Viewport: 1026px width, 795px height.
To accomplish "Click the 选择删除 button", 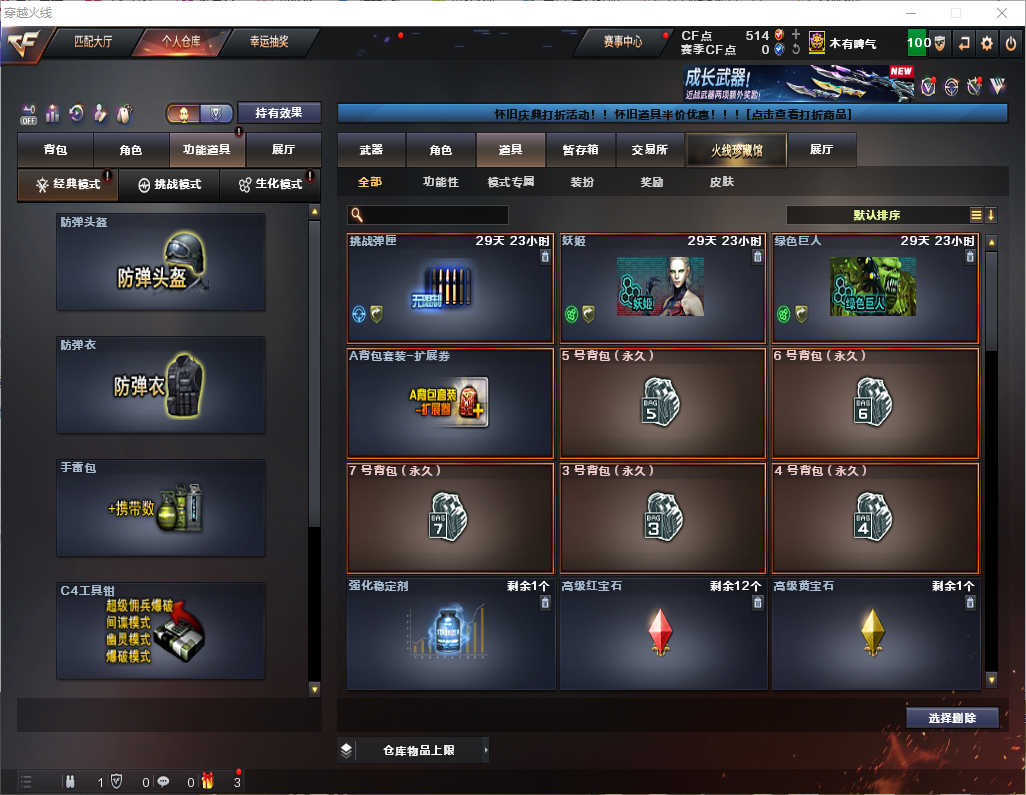I will [x=952, y=718].
